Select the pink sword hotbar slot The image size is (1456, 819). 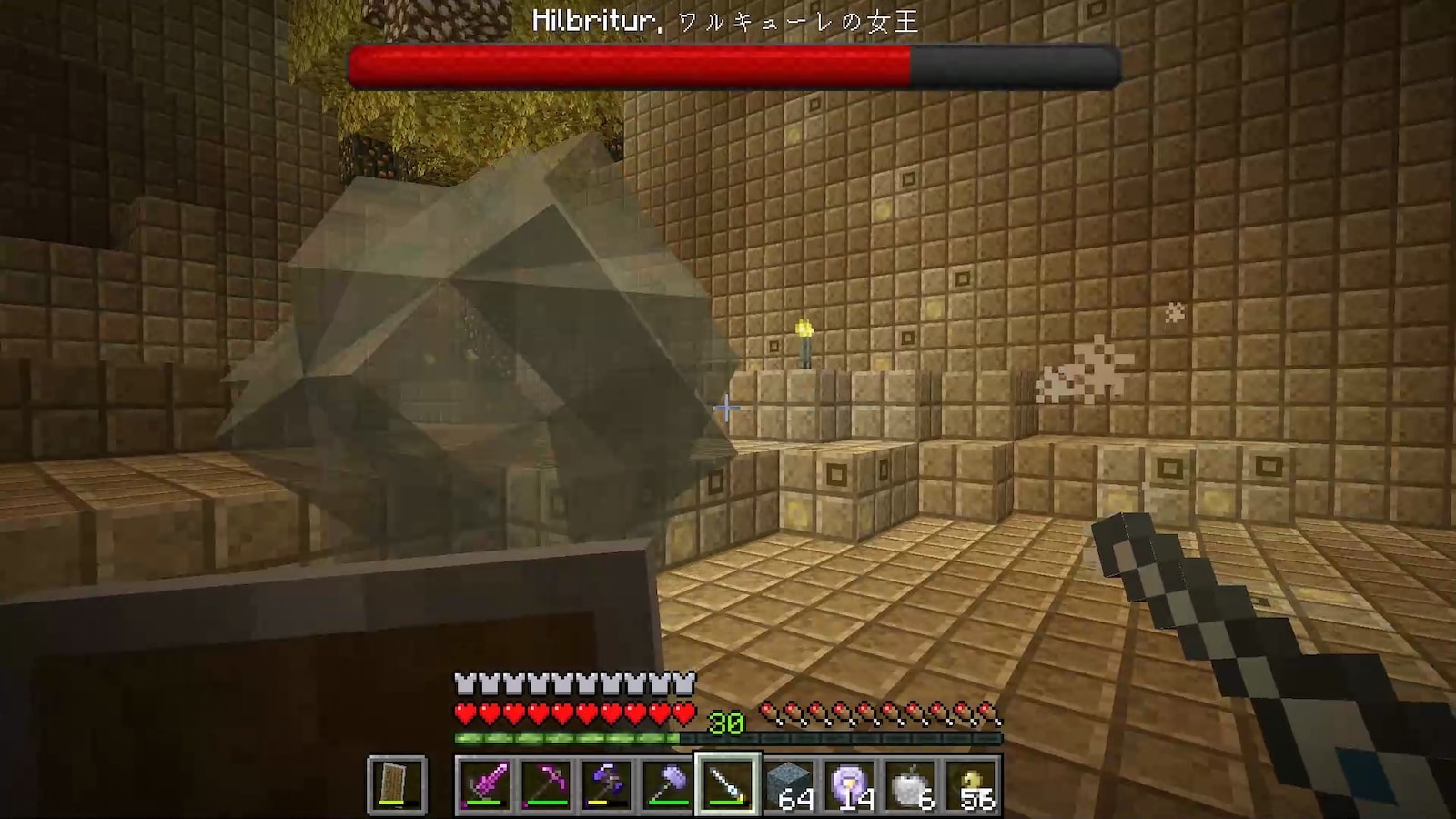pyautogui.click(x=485, y=784)
